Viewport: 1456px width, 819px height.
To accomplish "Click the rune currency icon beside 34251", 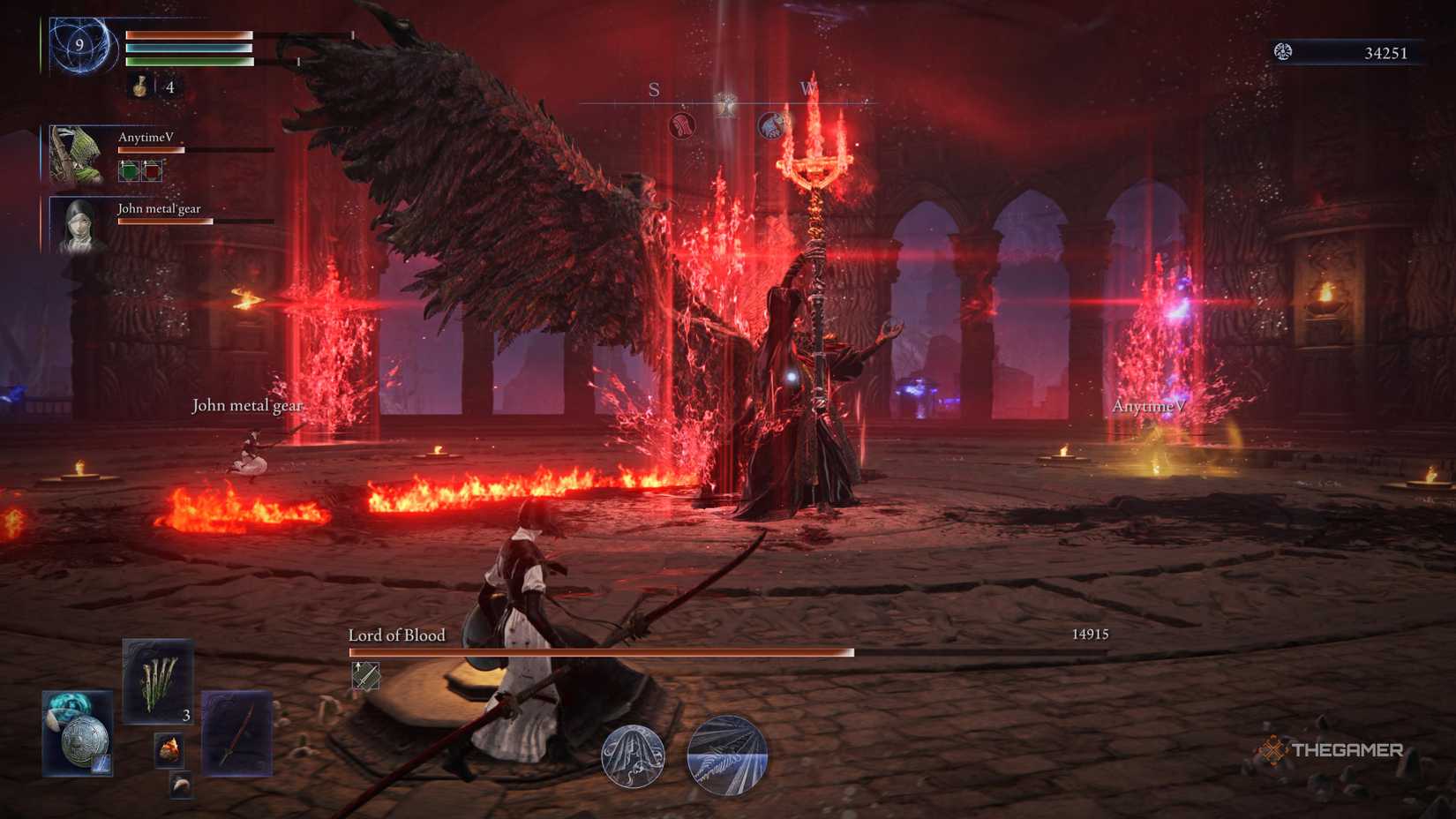I will click(1282, 53).
